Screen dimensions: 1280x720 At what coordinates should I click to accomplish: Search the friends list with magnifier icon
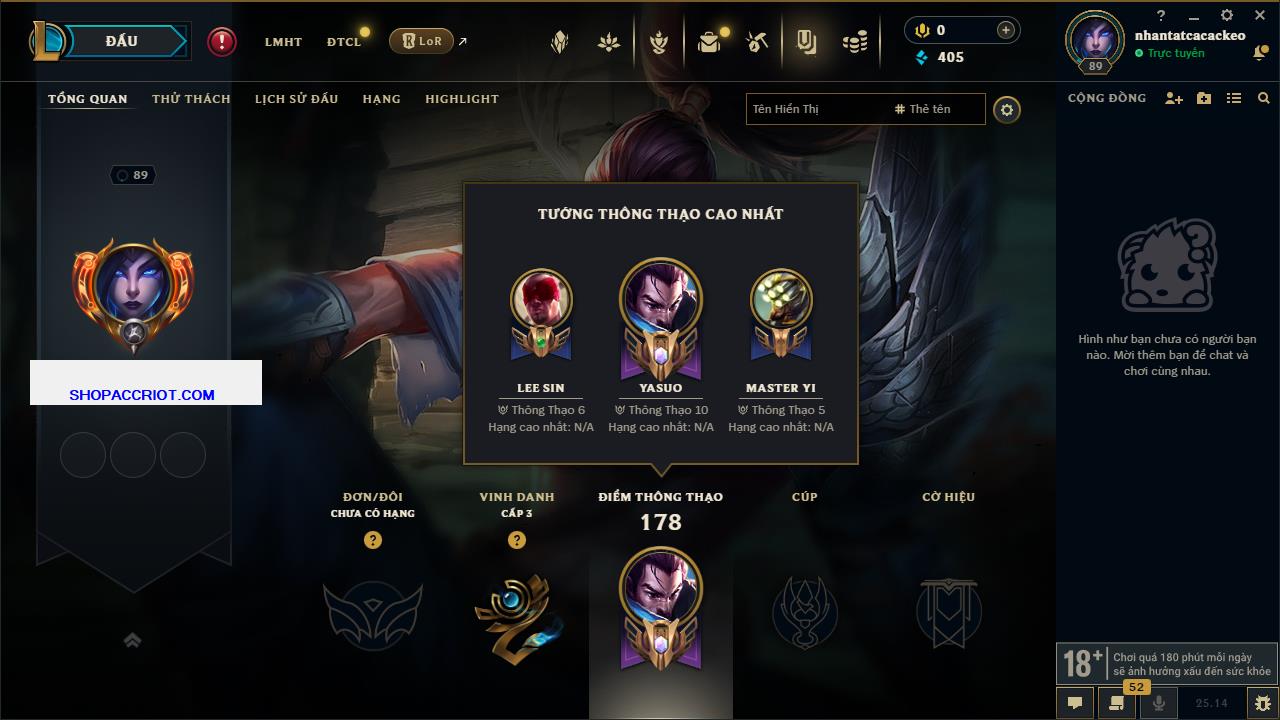(1264, 98)
